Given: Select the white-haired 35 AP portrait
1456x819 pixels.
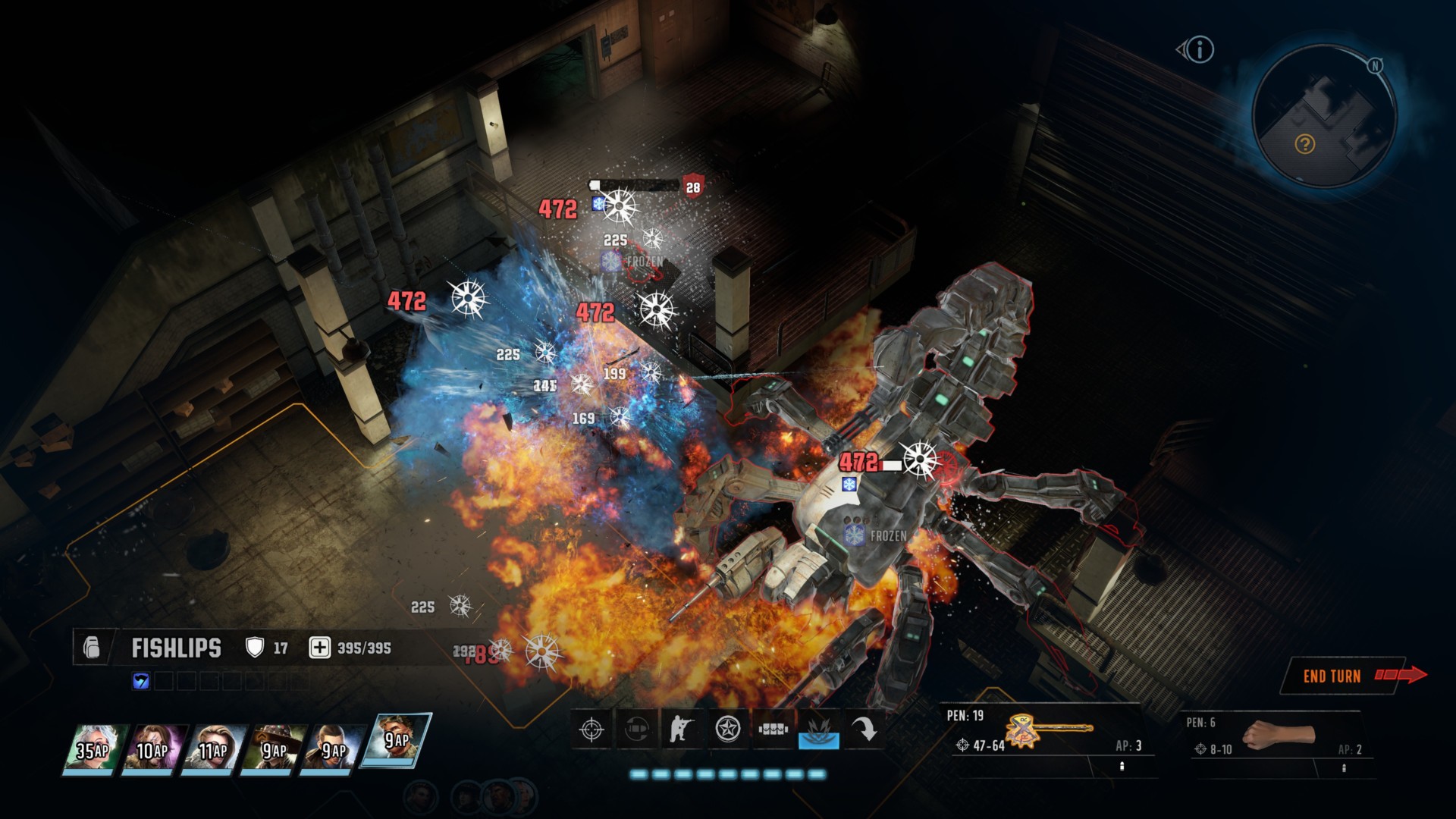Looking at the screenshot, I should (x=94, y=749).
